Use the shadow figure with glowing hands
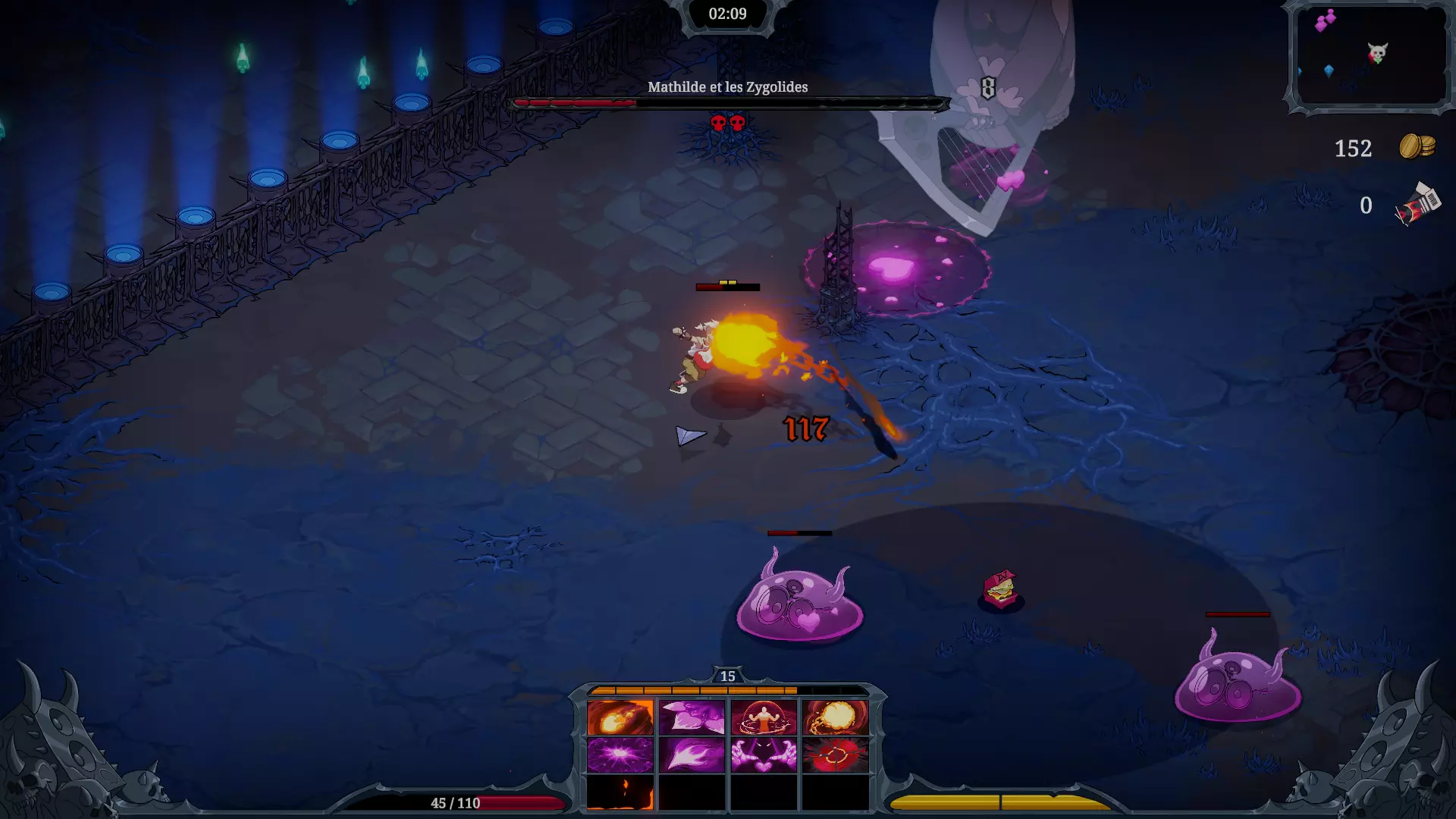This screenshot has height=819, width=1456. pyautogui.click(x=764, y=755)
